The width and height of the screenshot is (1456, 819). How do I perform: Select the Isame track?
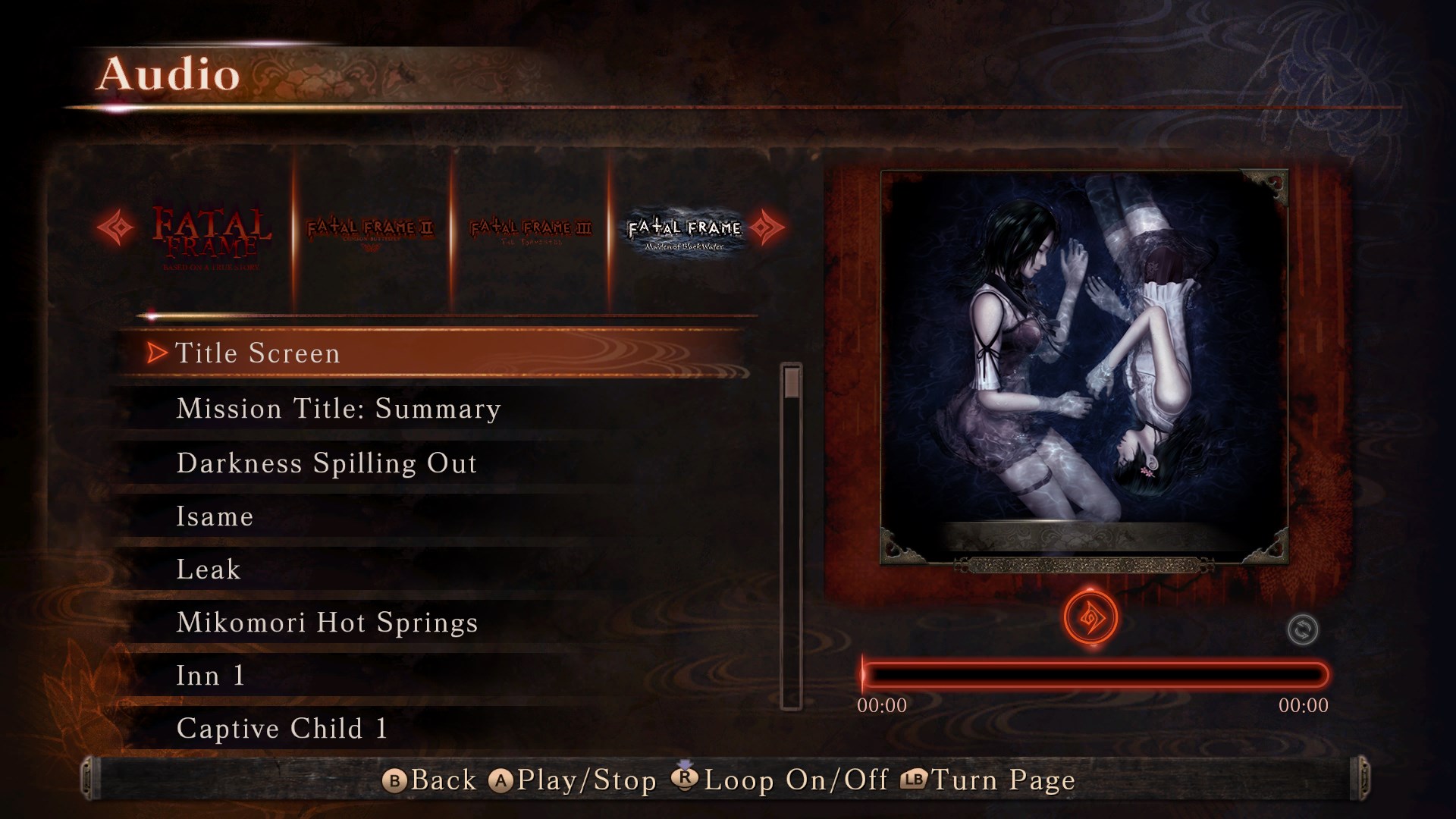(215, 516)
